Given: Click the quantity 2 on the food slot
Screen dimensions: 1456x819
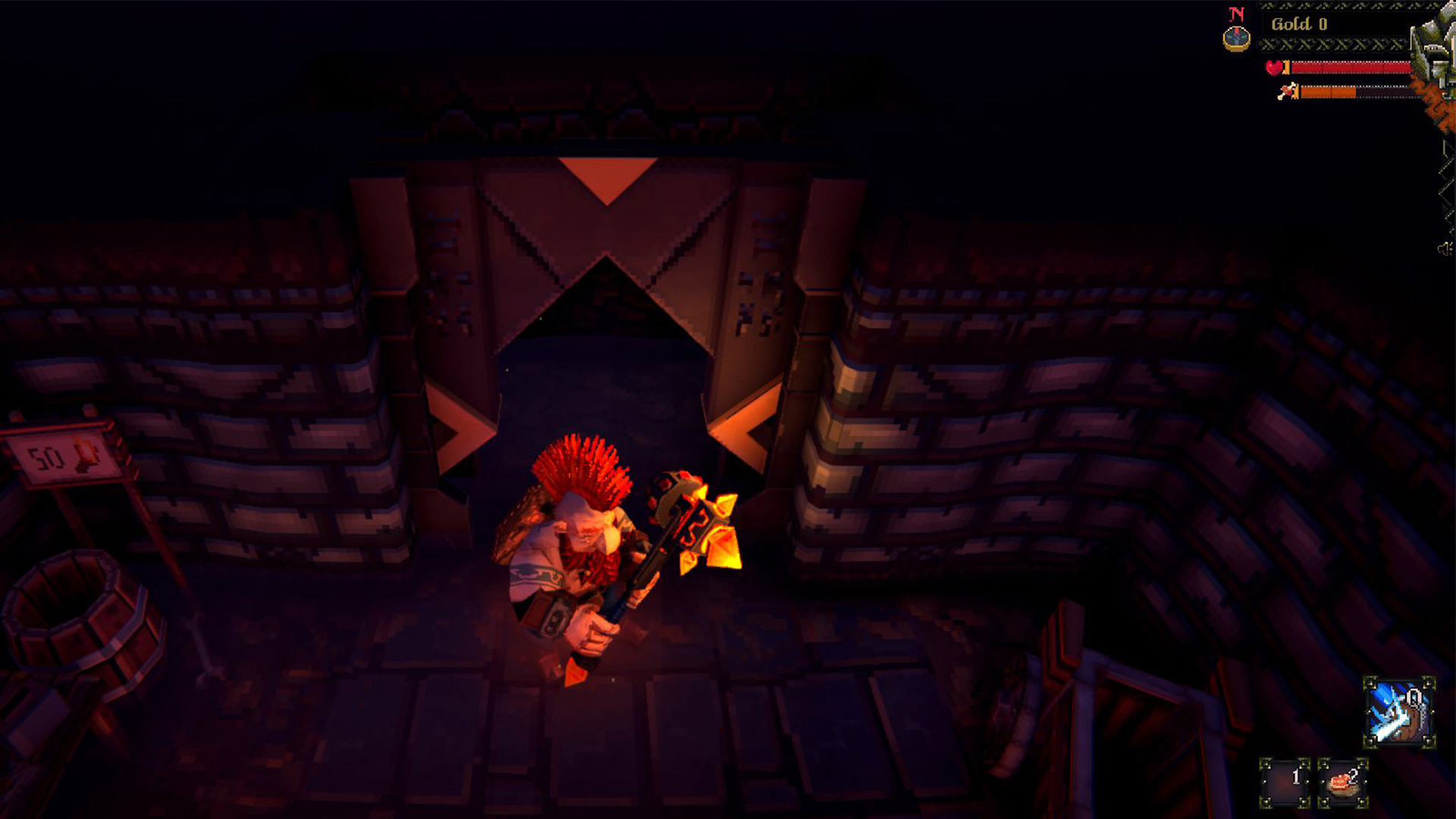Looking at the screenshot, I should click(1354, 778).
